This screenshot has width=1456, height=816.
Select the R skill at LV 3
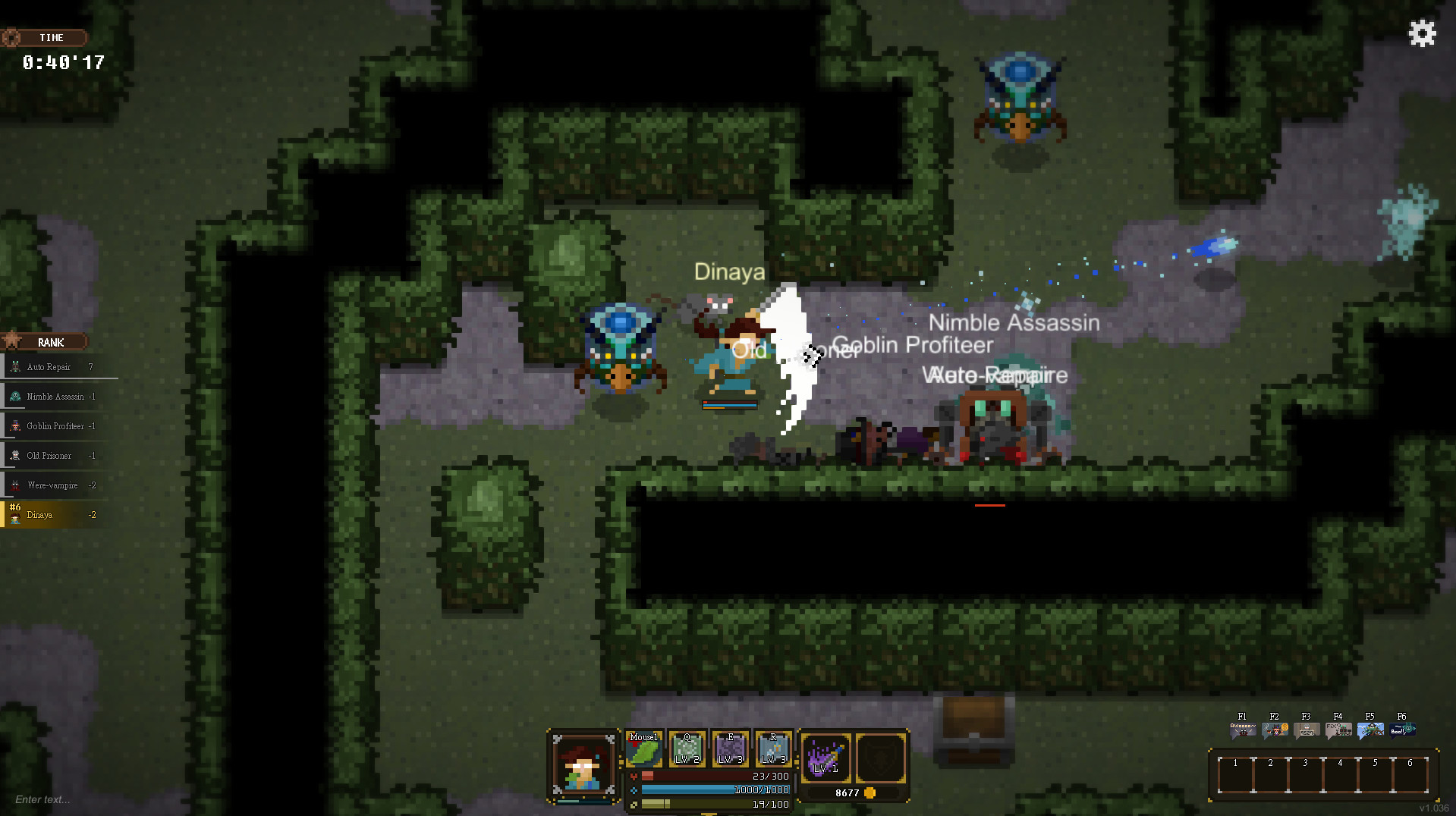click(773, 752)
